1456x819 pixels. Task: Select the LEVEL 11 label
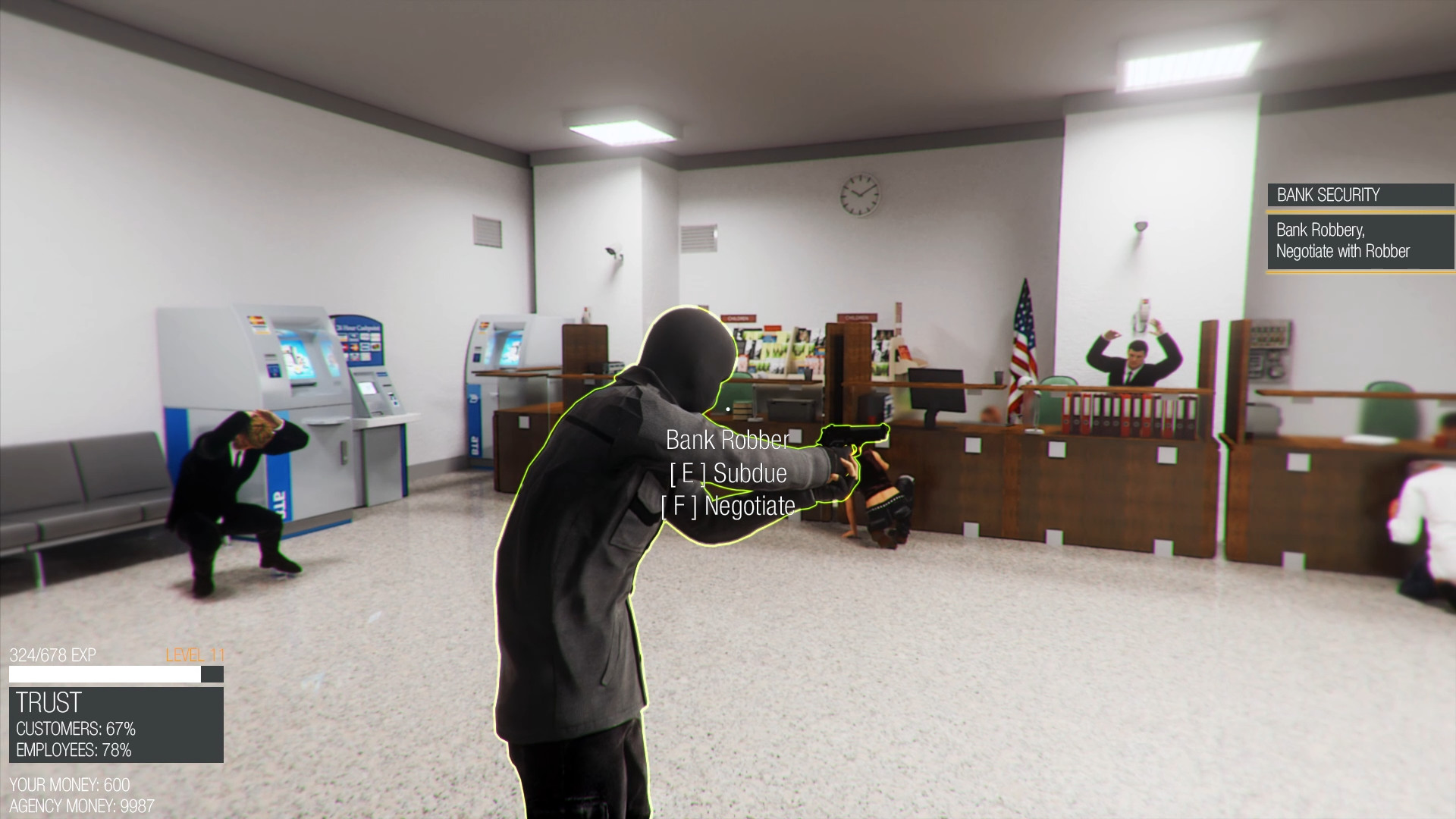(x=196, y=654)
